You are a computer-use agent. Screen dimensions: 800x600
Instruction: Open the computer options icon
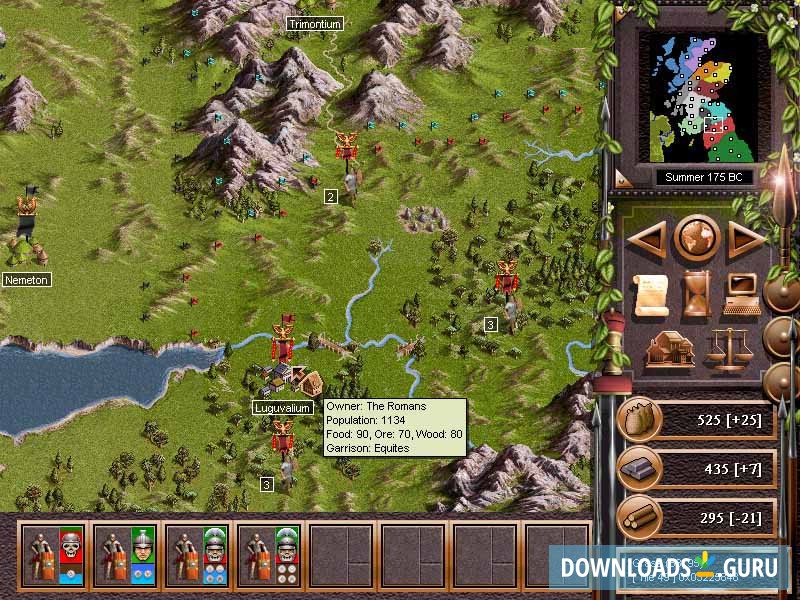click(742, 293)
